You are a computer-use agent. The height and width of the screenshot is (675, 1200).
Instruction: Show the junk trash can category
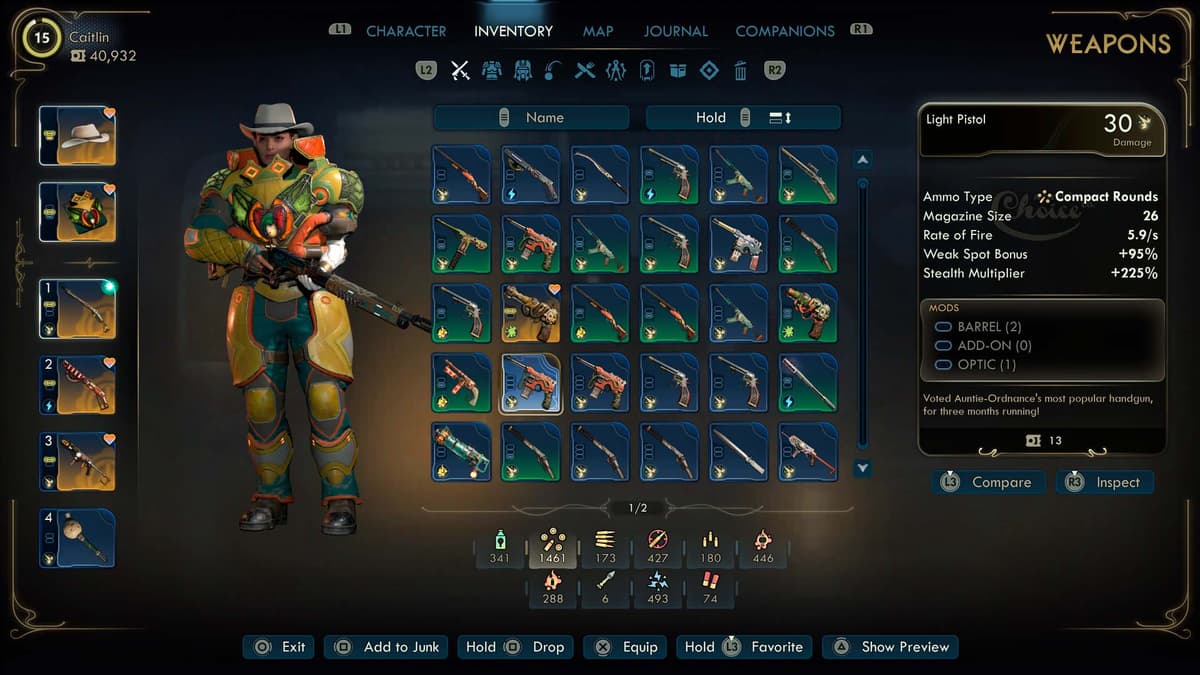point(740,70)
